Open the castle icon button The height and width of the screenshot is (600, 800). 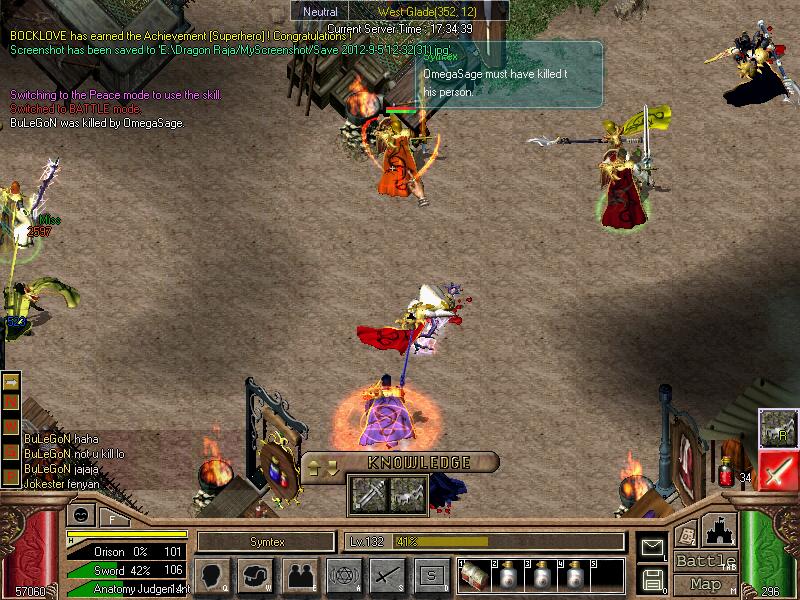click(x=720, y=528)
